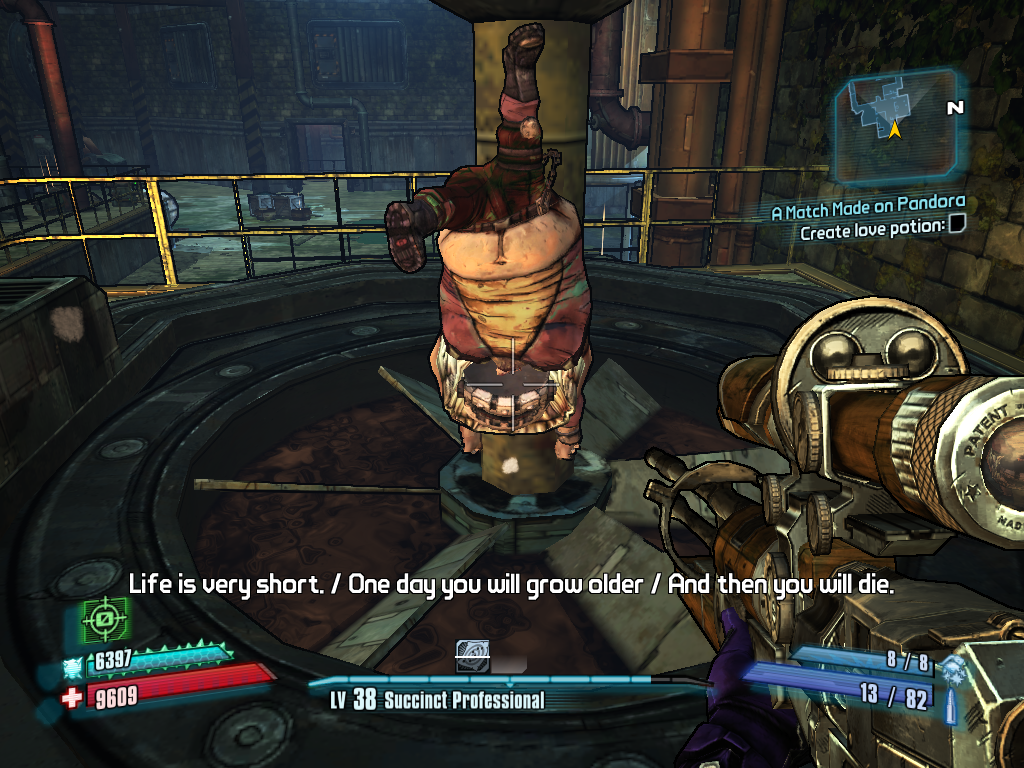Tick the 'Create love potion' objective checkbox
Viewport: 1024px width, 768px height.
click(957, 229)
